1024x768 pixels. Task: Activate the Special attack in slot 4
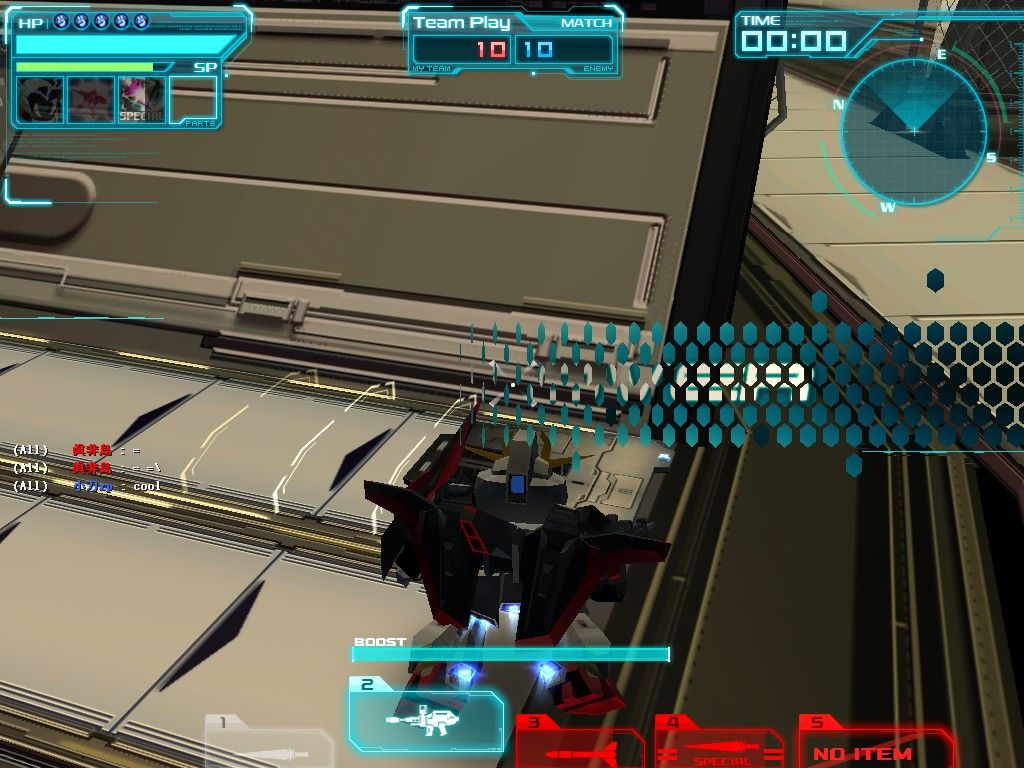pos(720,746)
